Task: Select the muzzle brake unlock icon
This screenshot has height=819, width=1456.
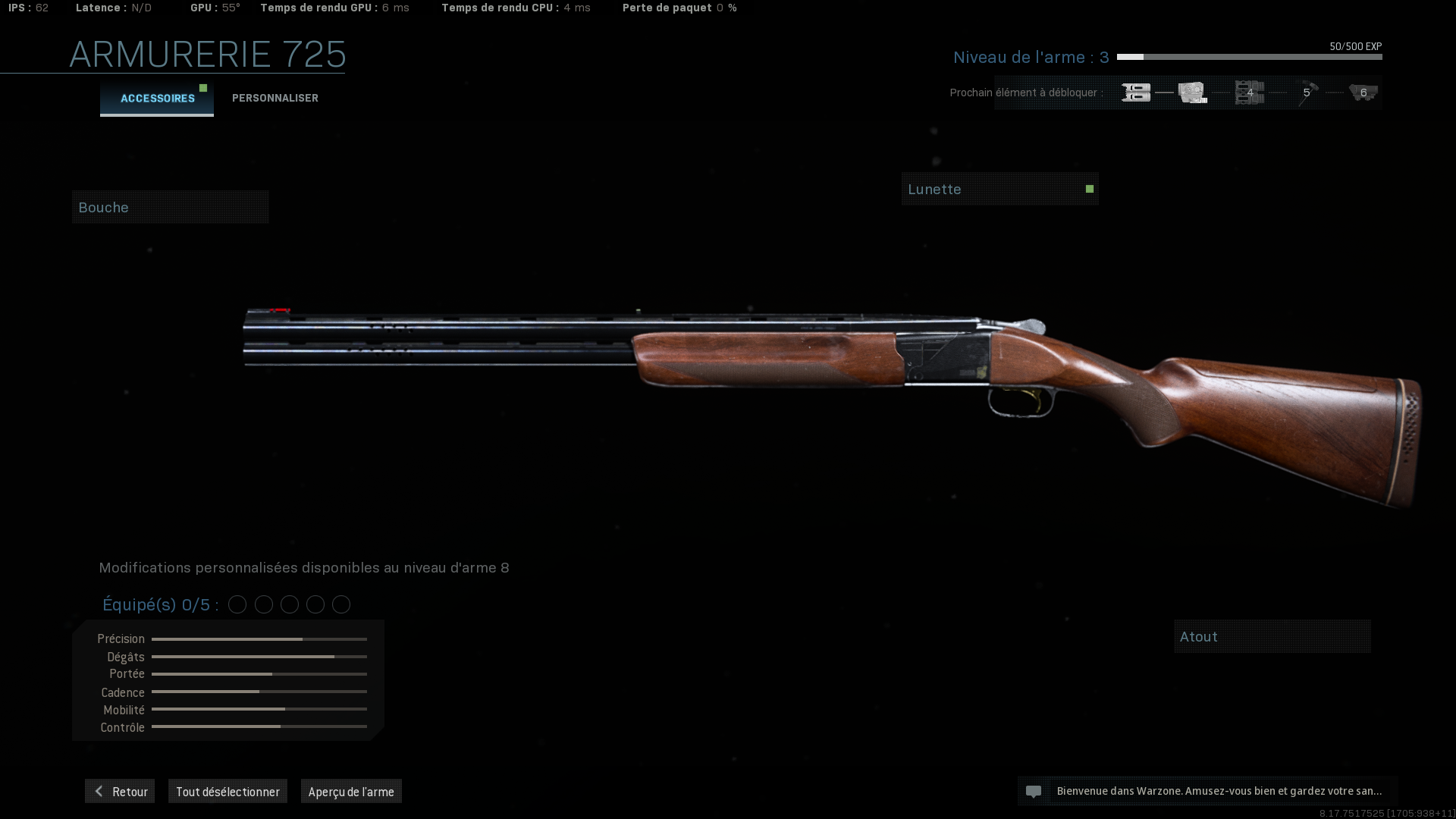Action: pos(1135,93)
